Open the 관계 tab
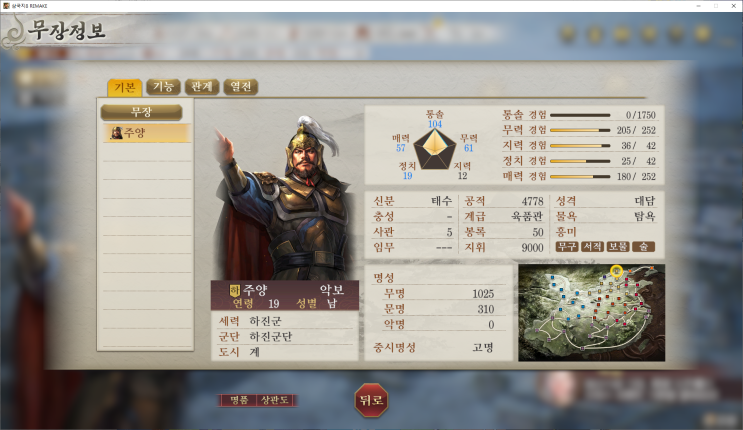Image resolution: width=743 pixels, height=430 pixels. pyautogui.click(x=201, y=87)
